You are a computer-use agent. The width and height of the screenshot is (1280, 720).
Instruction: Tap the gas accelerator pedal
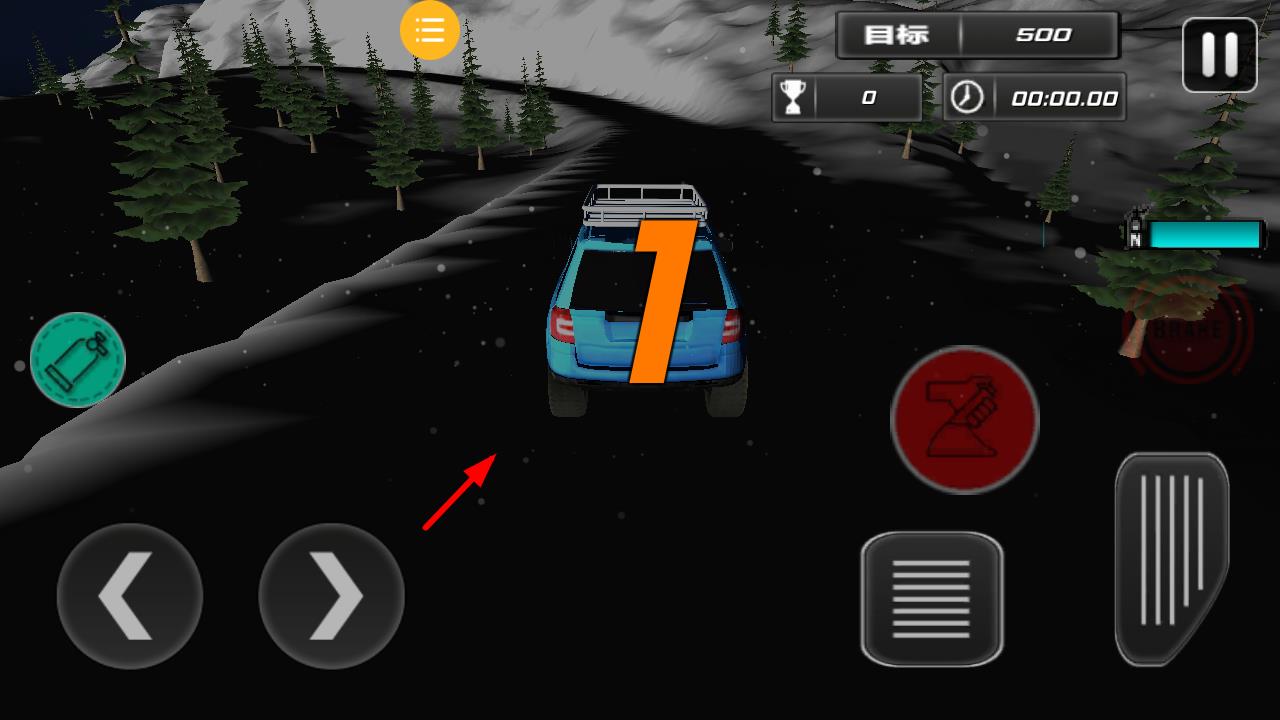(x=1171, y=558)
